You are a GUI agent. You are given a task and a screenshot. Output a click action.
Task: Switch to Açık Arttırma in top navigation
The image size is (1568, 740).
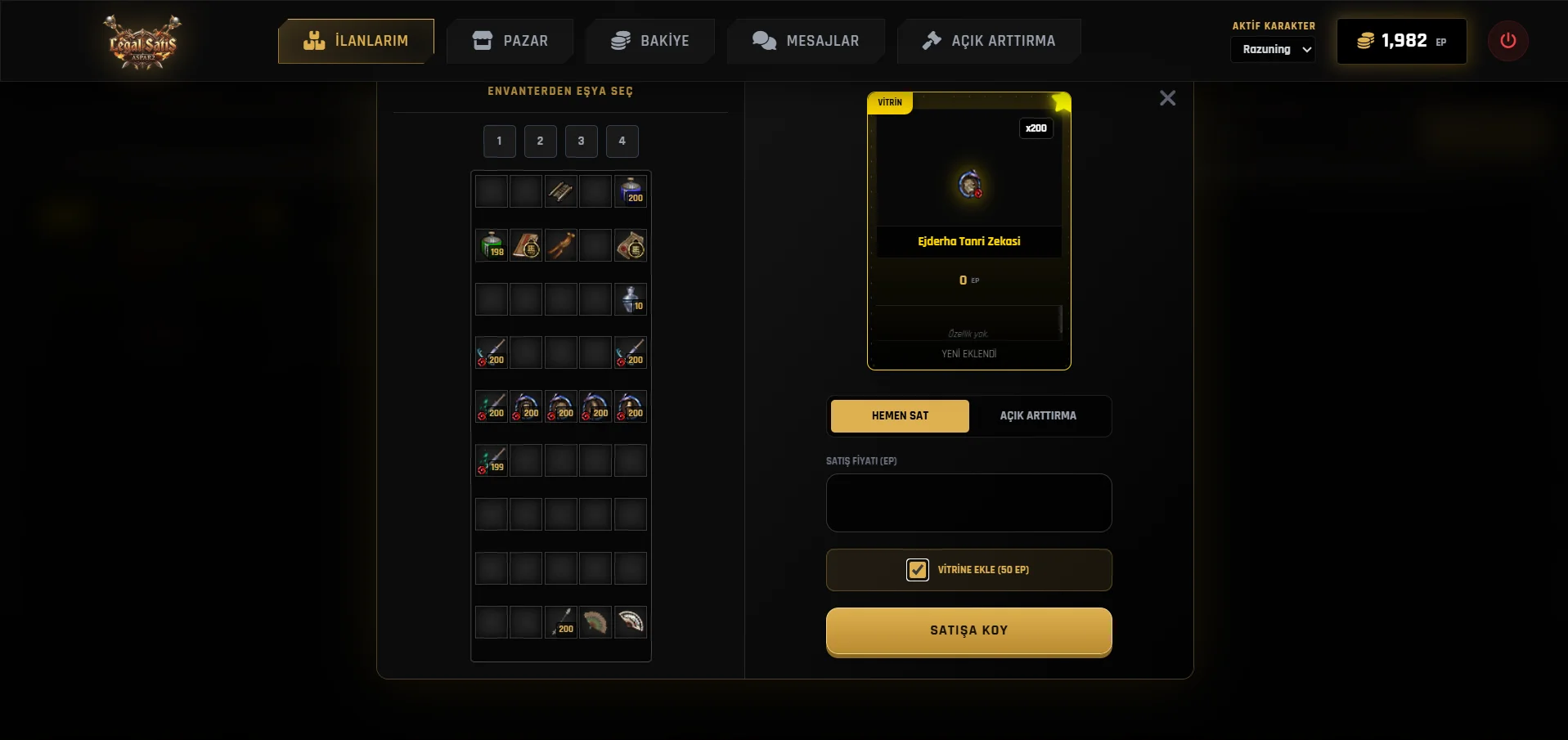(x=989, y=41)
